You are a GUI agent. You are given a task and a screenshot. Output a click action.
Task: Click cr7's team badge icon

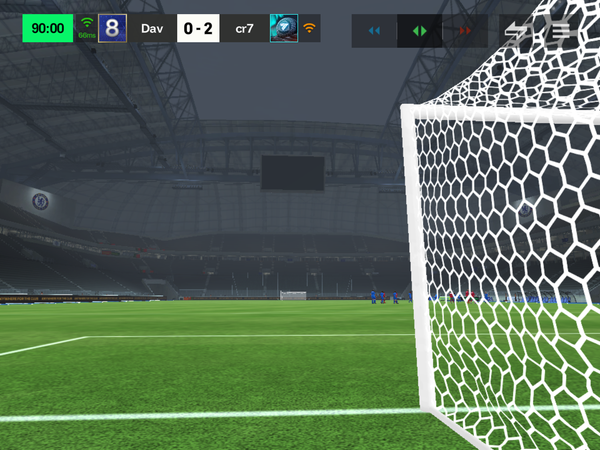point(284,28)
